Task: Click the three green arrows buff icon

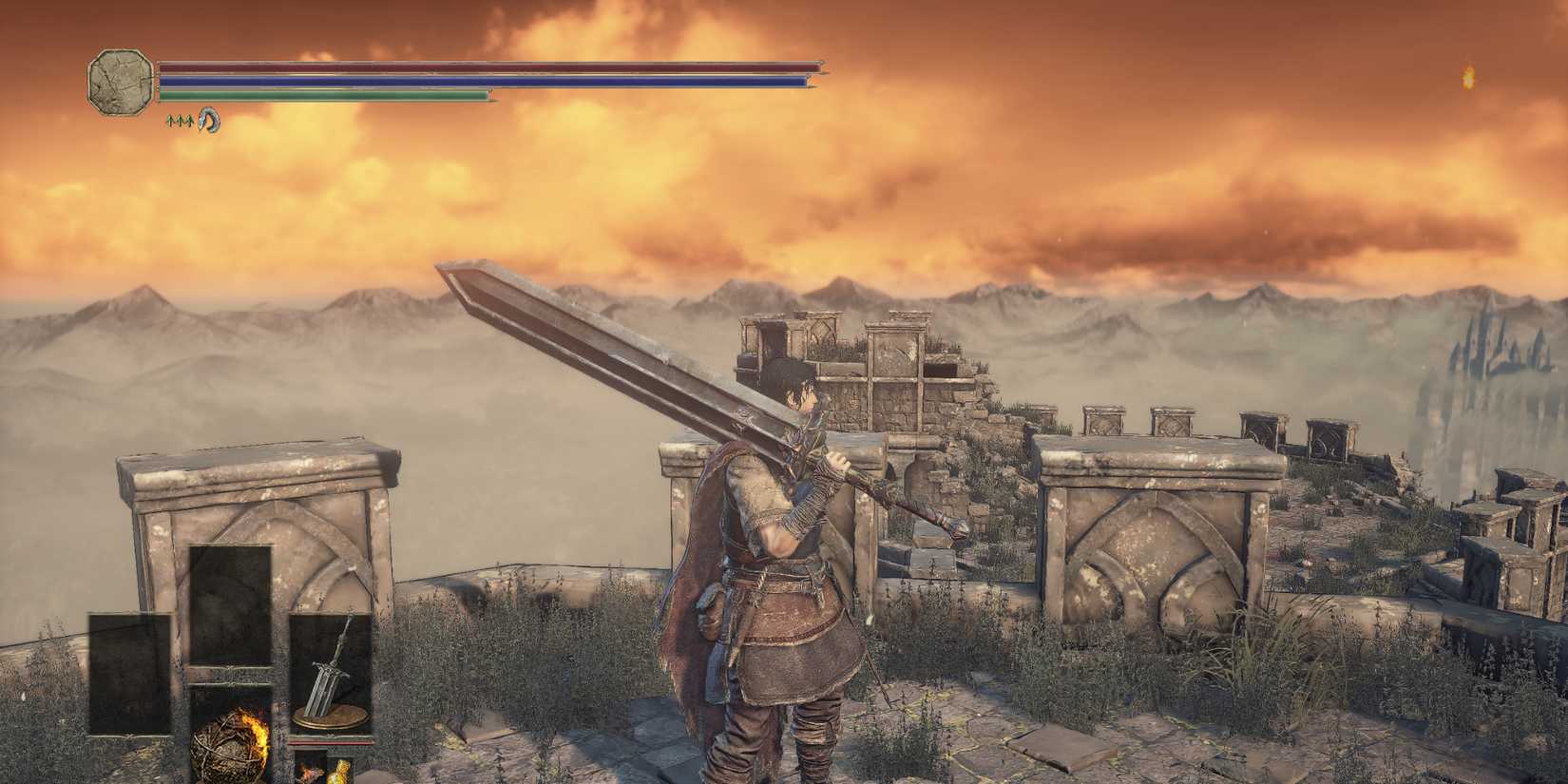Action: (181, 121)
